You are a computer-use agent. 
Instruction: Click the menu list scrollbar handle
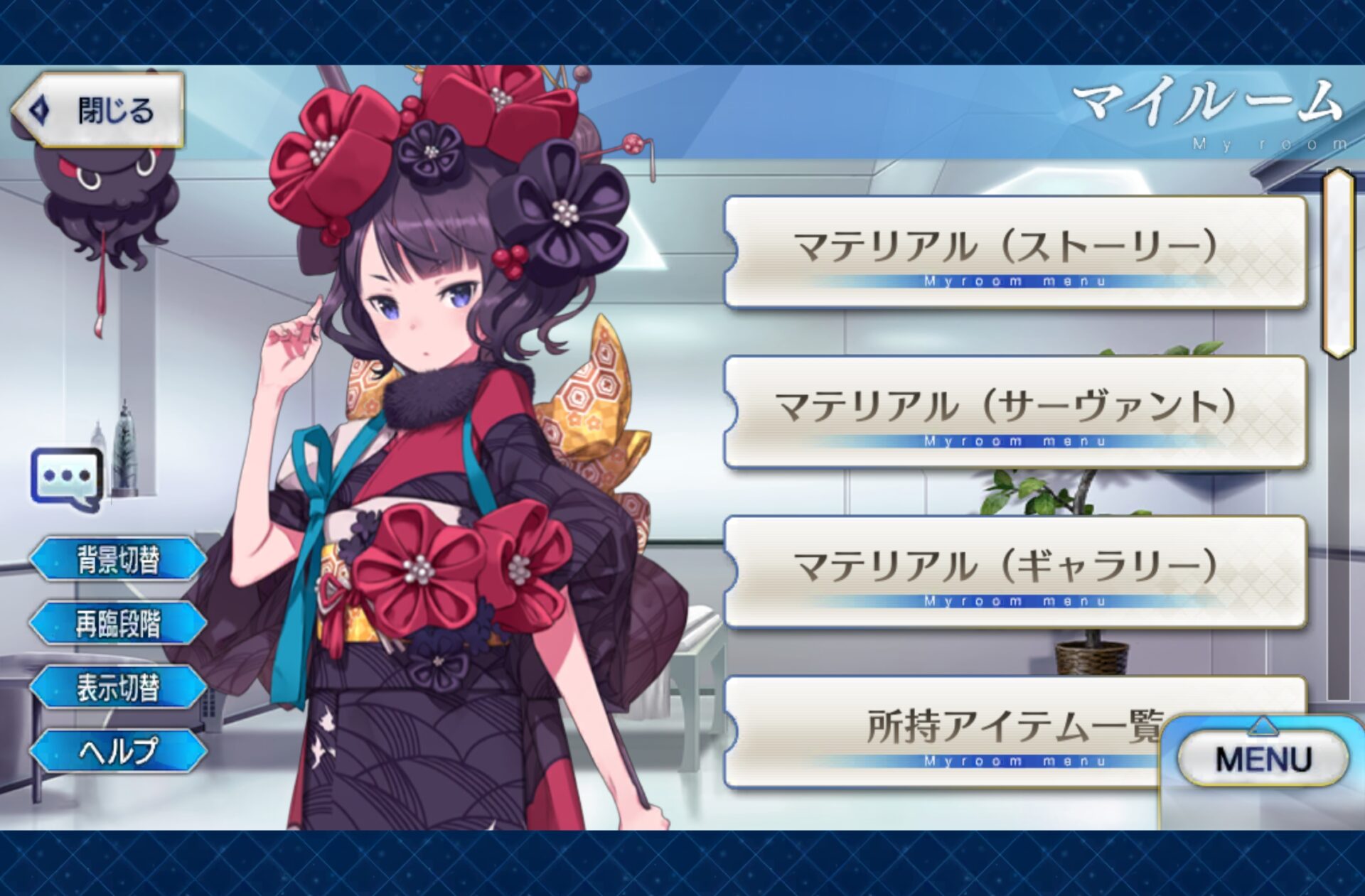1337,263
